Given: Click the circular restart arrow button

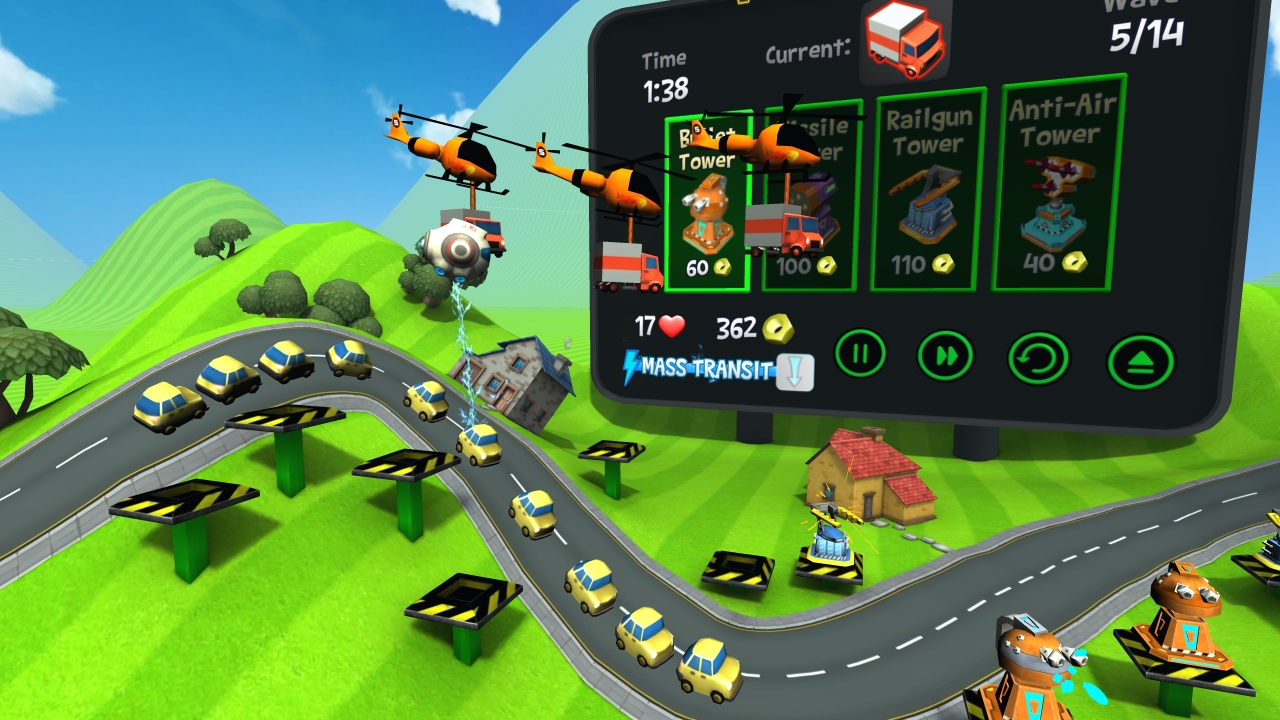Looking at the screenshot, I should pos(1039,358).
